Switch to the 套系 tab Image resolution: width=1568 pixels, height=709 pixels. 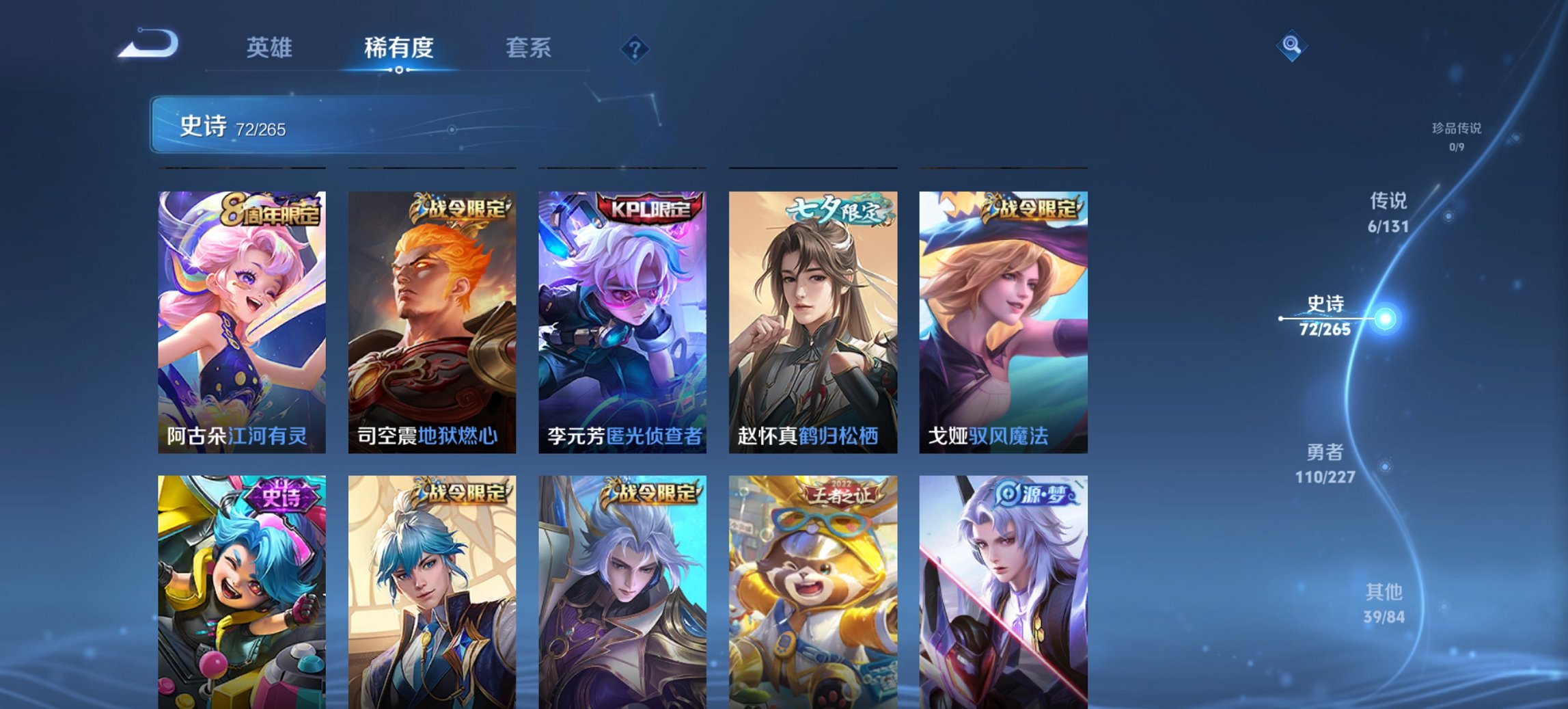pos(529,48)
